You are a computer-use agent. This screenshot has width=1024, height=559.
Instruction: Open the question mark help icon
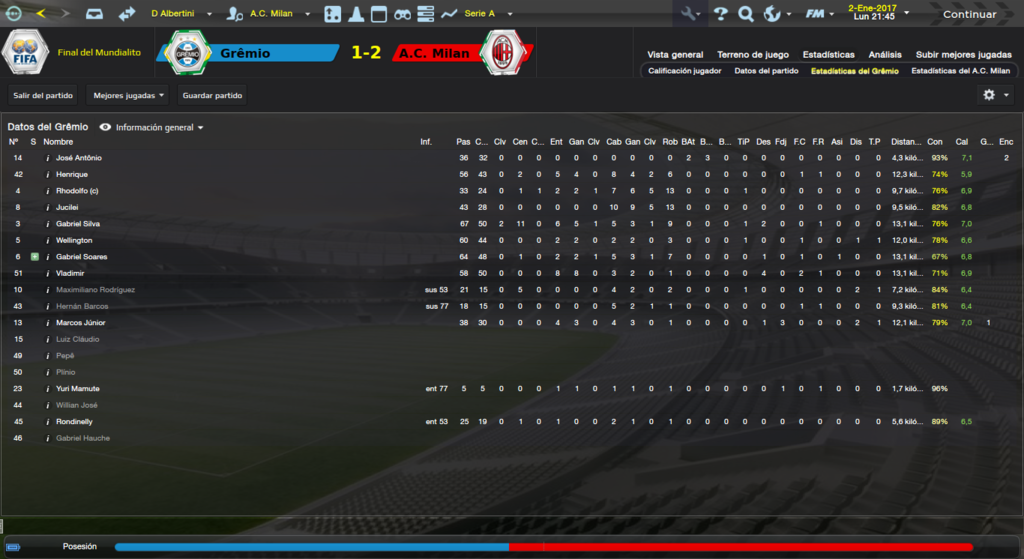pos(720,14)
